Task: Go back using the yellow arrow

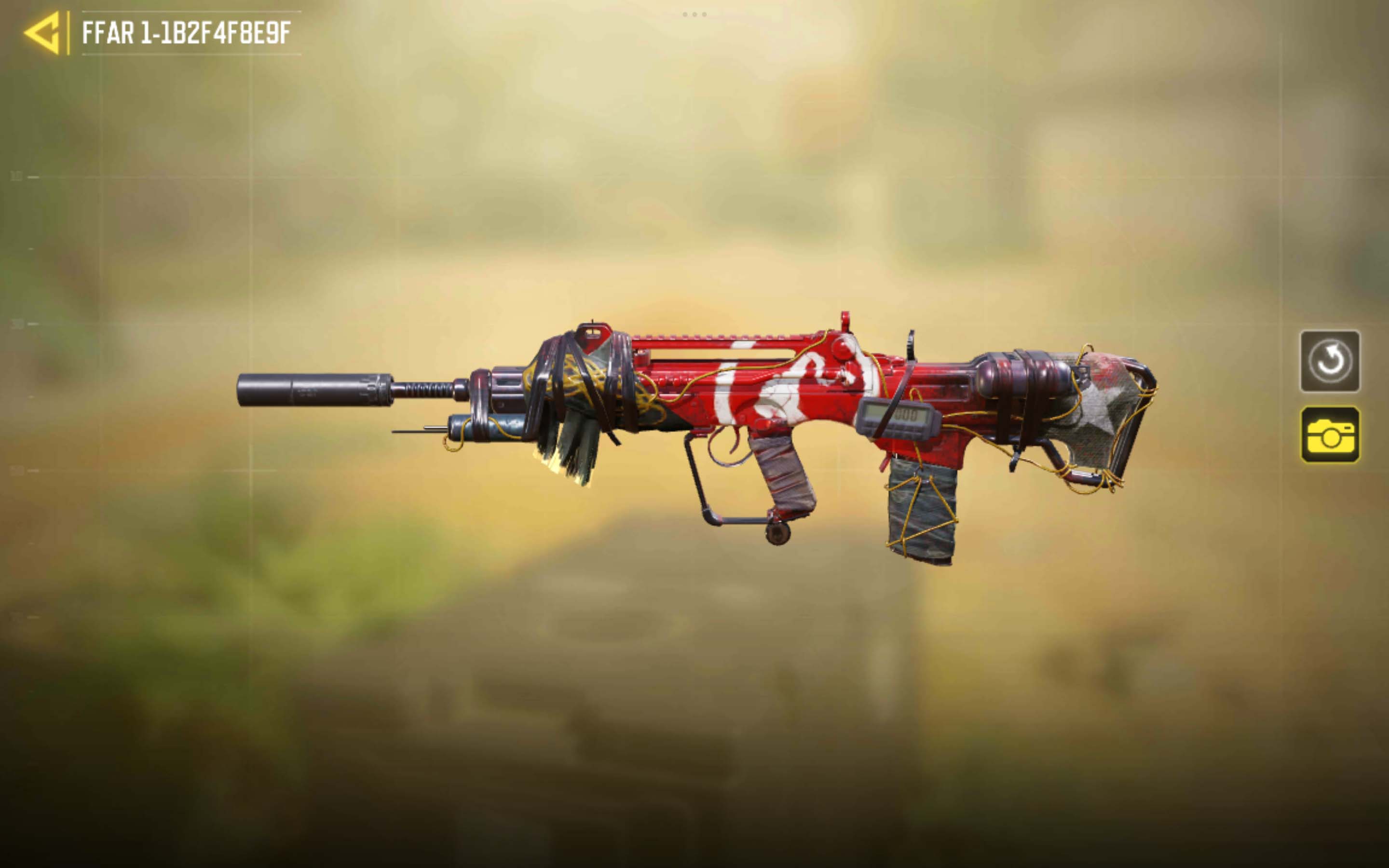Action: 43,33
